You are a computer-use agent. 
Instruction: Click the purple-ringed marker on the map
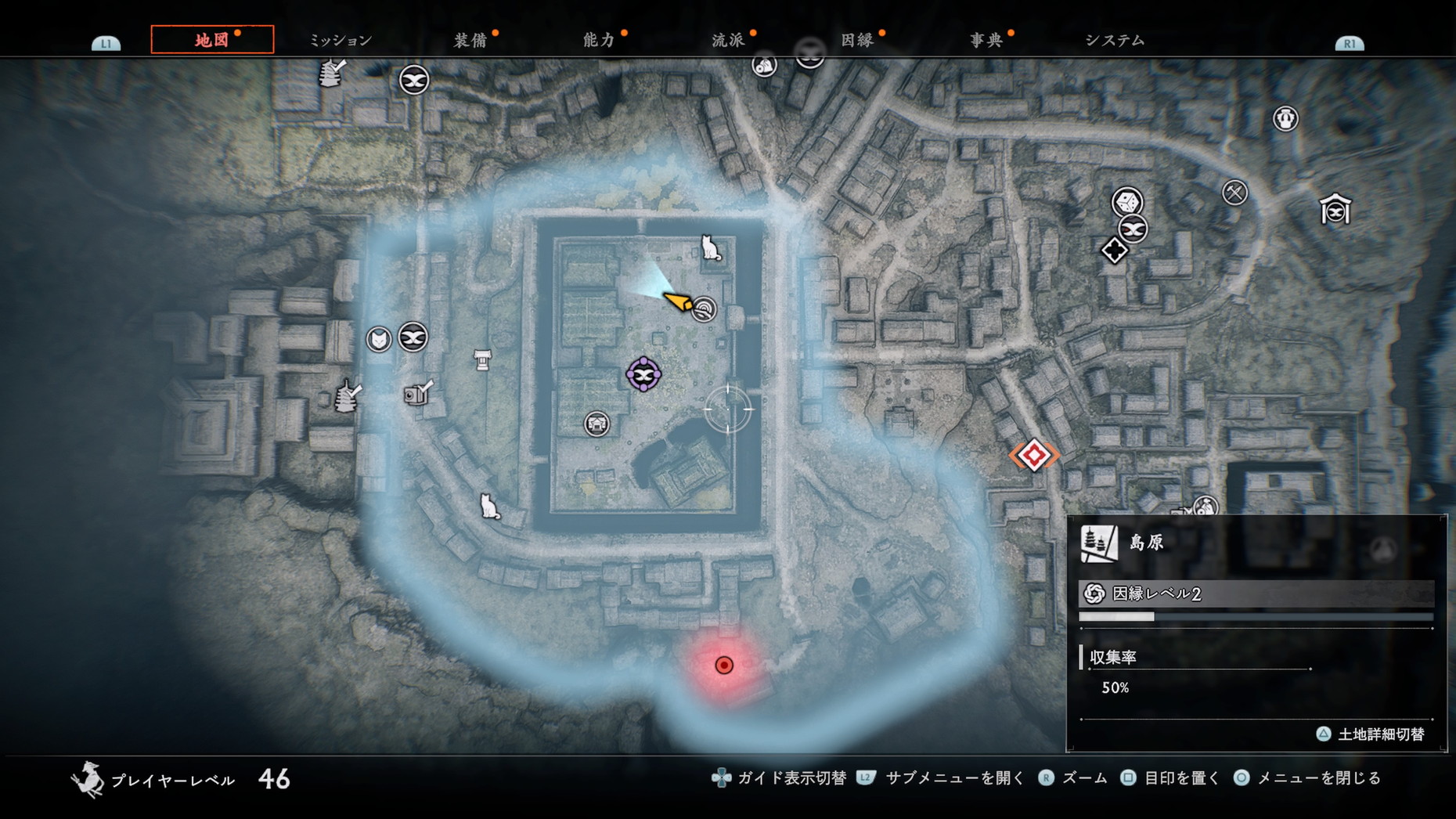click(643, 375)
